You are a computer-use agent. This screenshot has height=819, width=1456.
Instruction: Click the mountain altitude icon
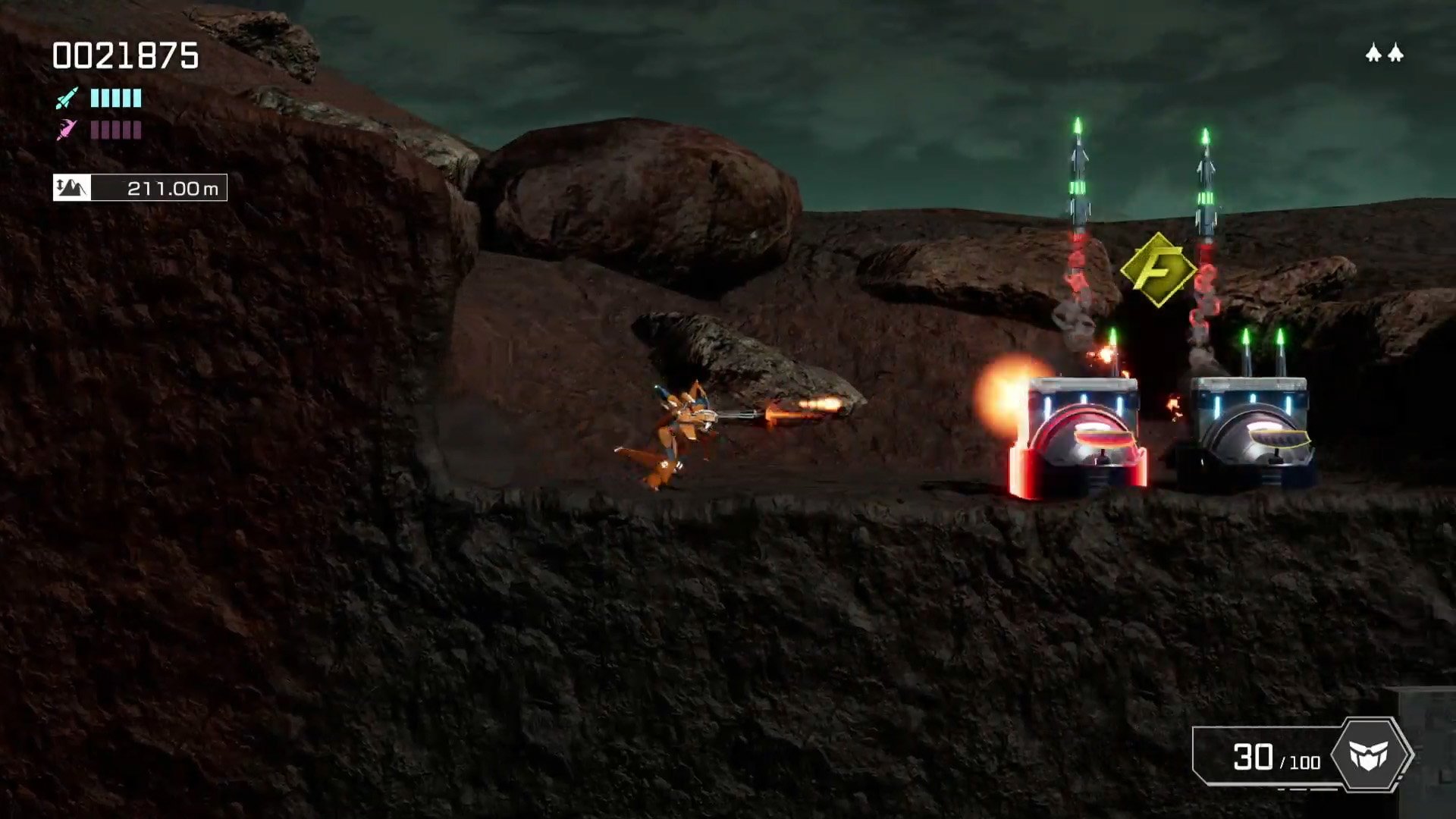click(72, 187)
